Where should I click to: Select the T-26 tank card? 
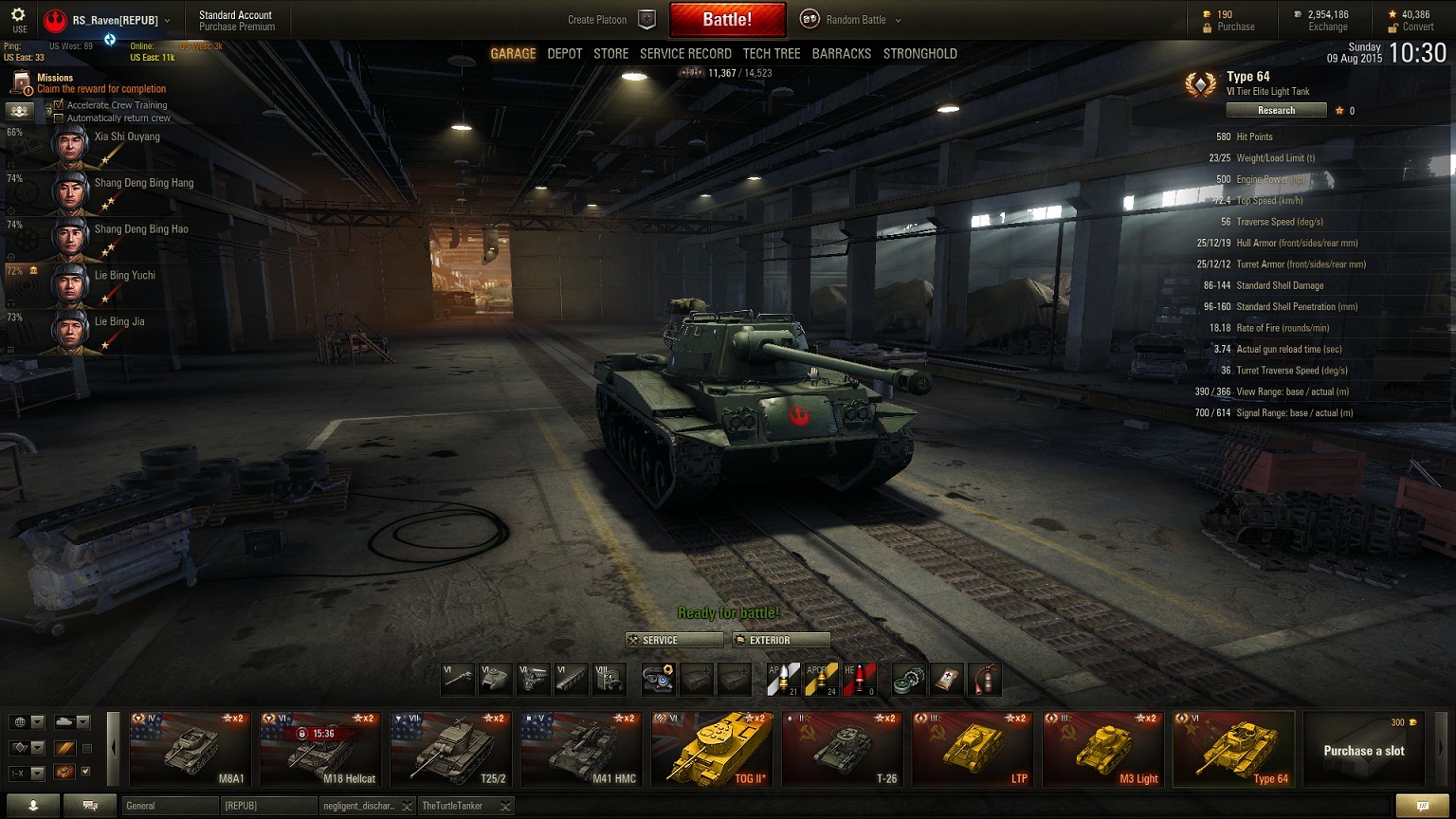click(842, 750)
